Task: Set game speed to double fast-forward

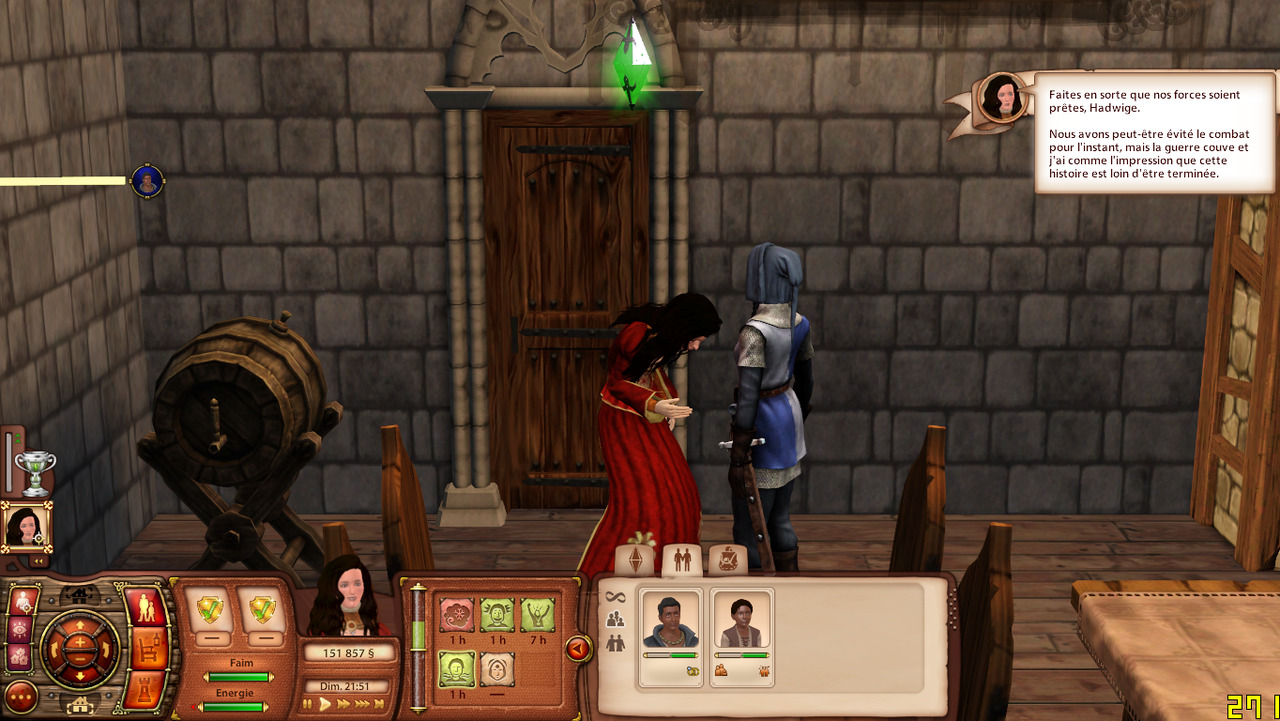Action: (344, 704)
